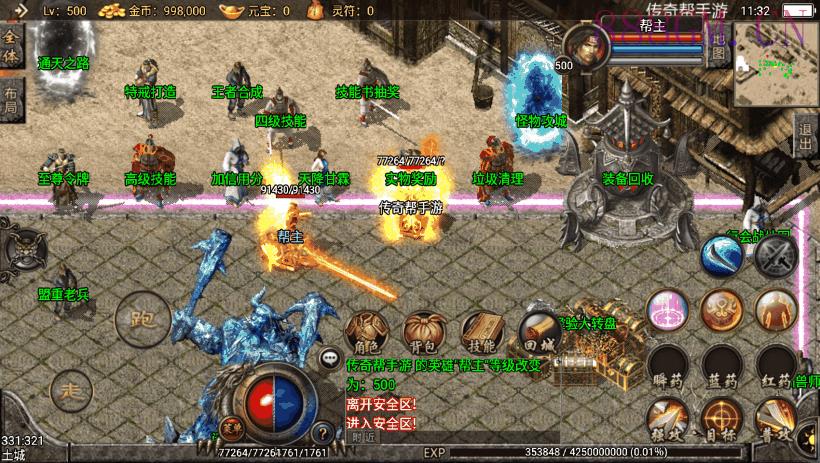820x463 pixels.
Task: Use the 蓝药 mana potion slot
Action: 720,367
